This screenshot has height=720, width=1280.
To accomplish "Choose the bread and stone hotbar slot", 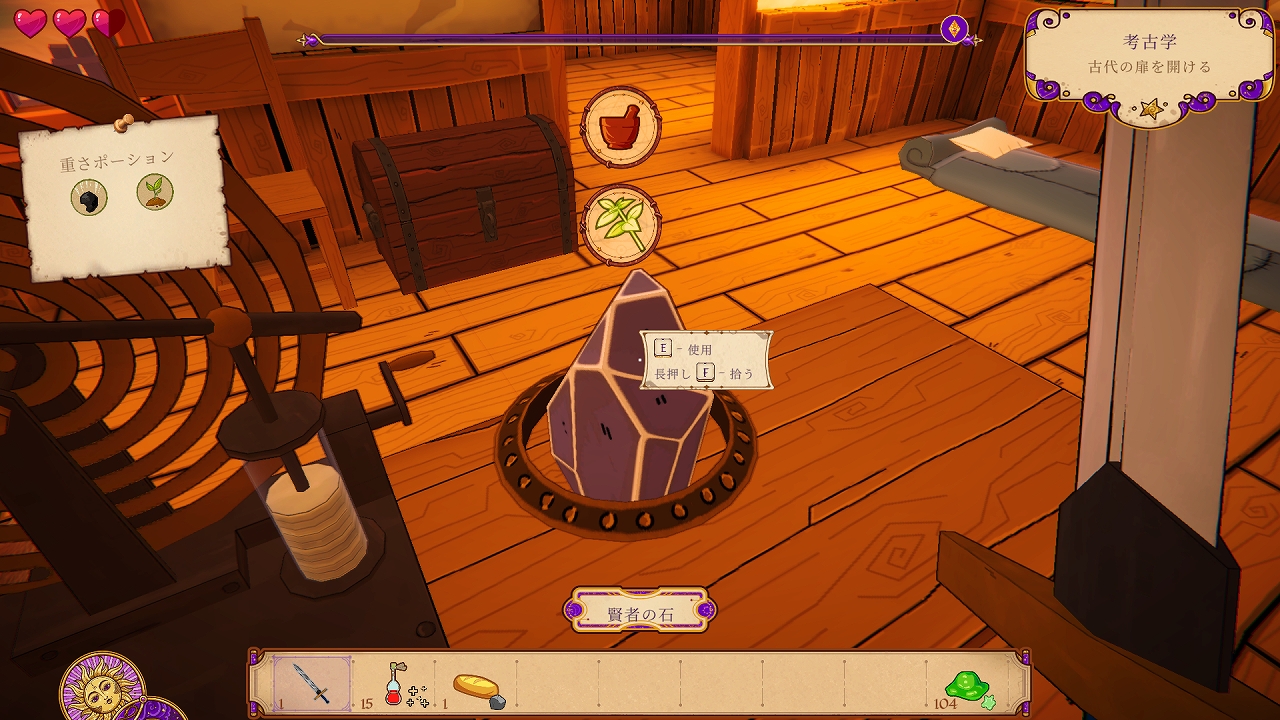I will [478, 688].
